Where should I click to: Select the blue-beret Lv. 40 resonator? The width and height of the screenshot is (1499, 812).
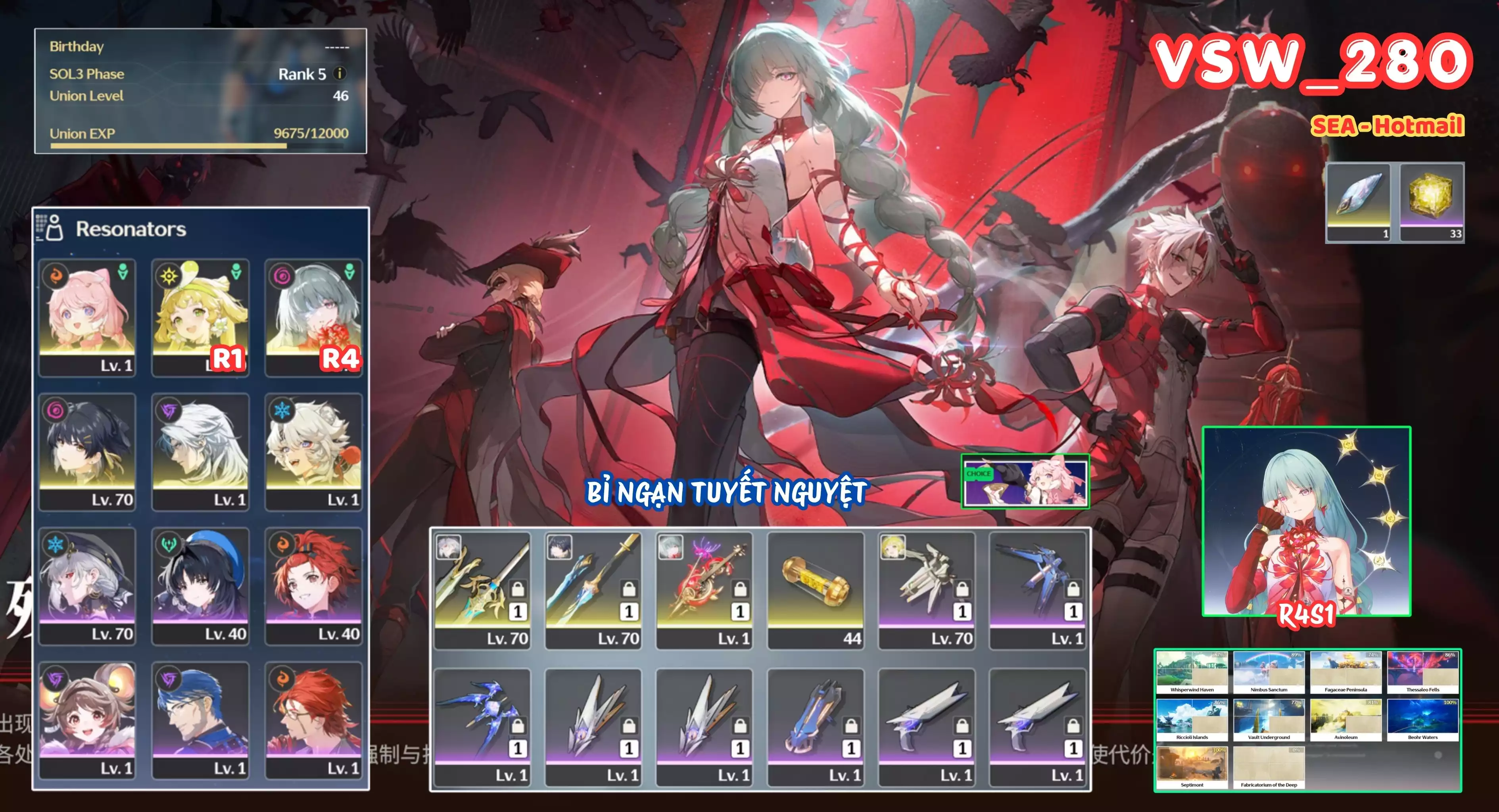pos(200,585)
